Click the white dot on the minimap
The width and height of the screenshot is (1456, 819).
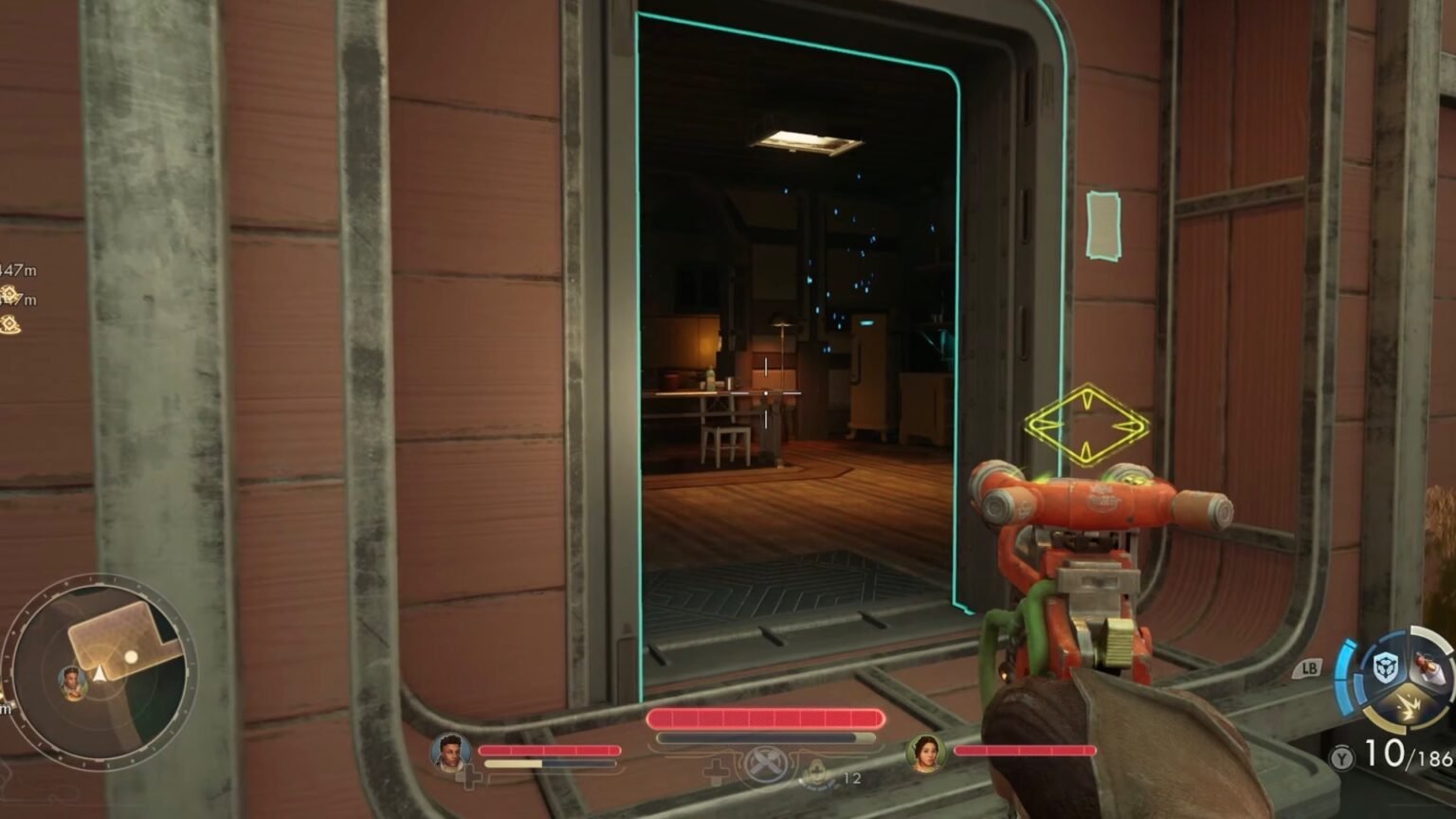click(131, 656)
